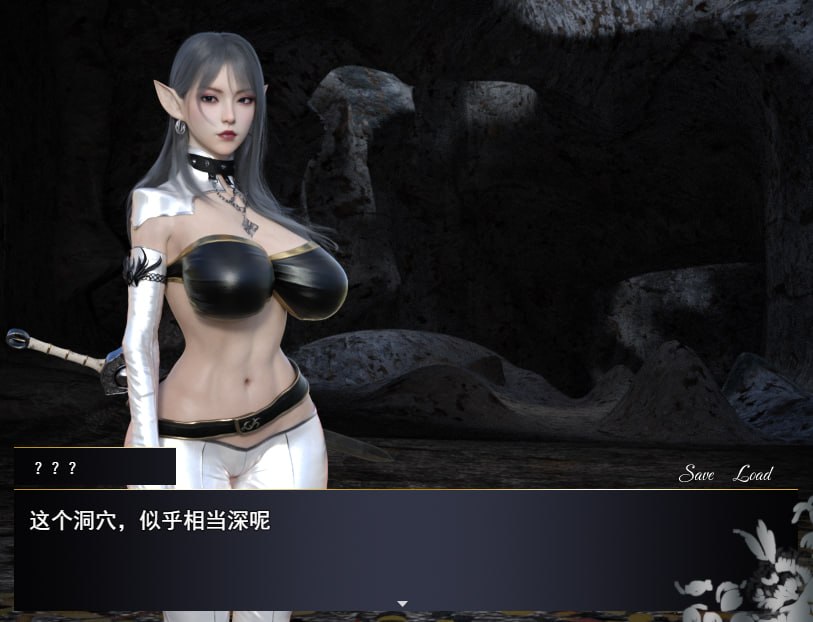Open the Save menu
The width and height of the screenshot is (813, 622).
tap(696, 474)
